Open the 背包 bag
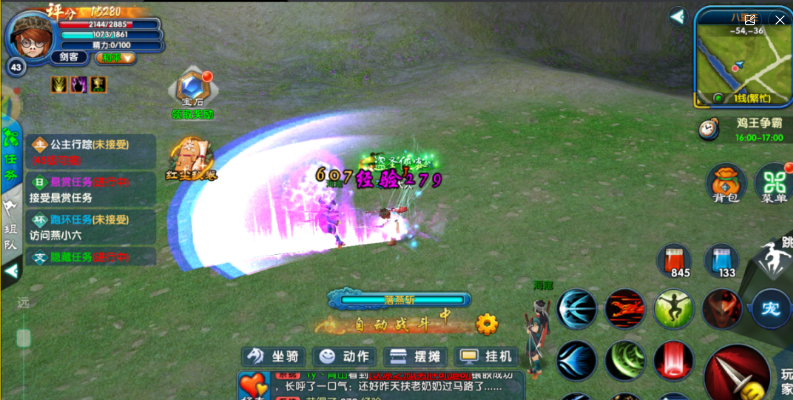This screenshot has height=400, width=793. (x=725, y=184)
